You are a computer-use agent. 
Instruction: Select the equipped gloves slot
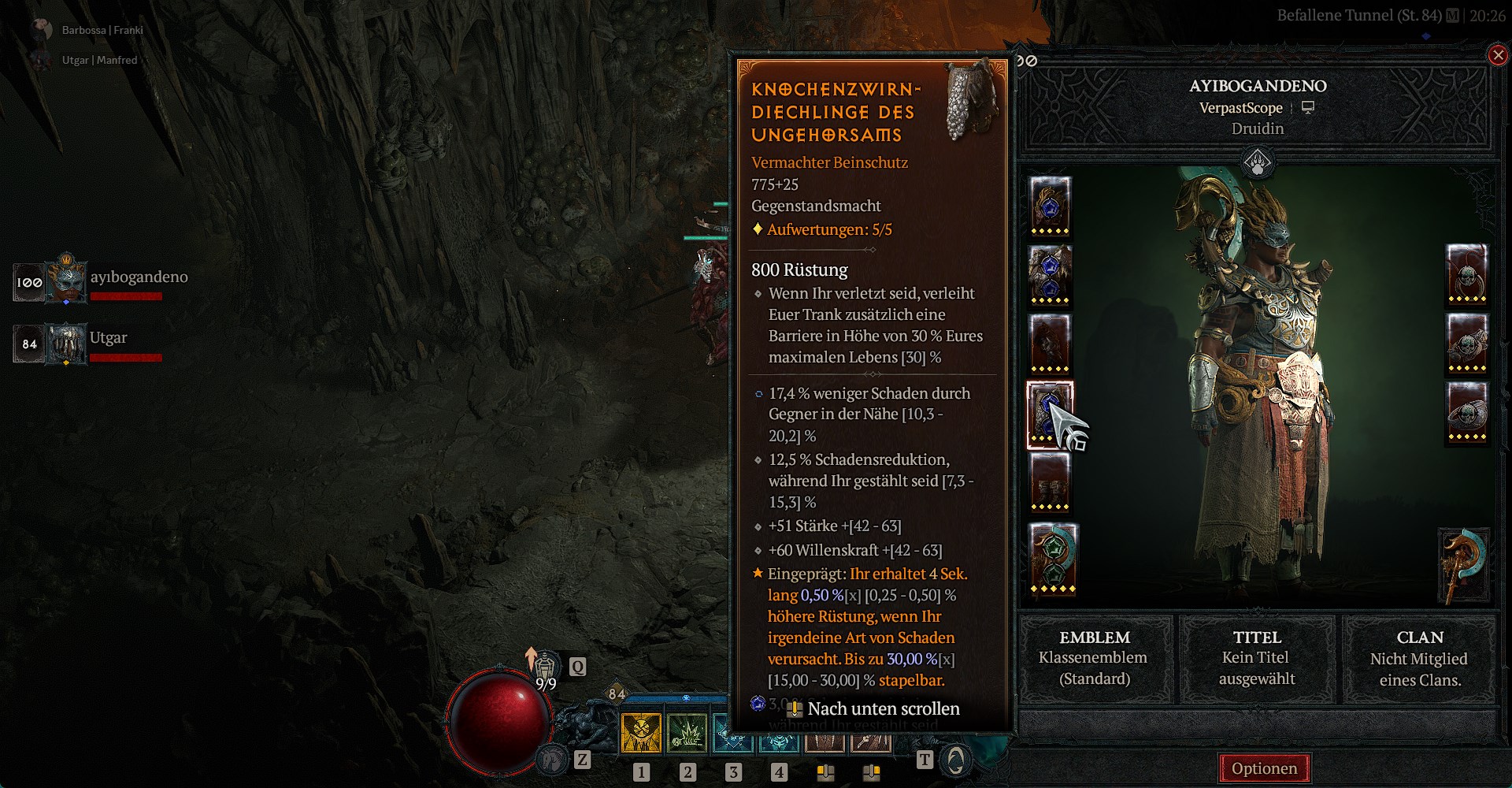tap(1051, 342)
